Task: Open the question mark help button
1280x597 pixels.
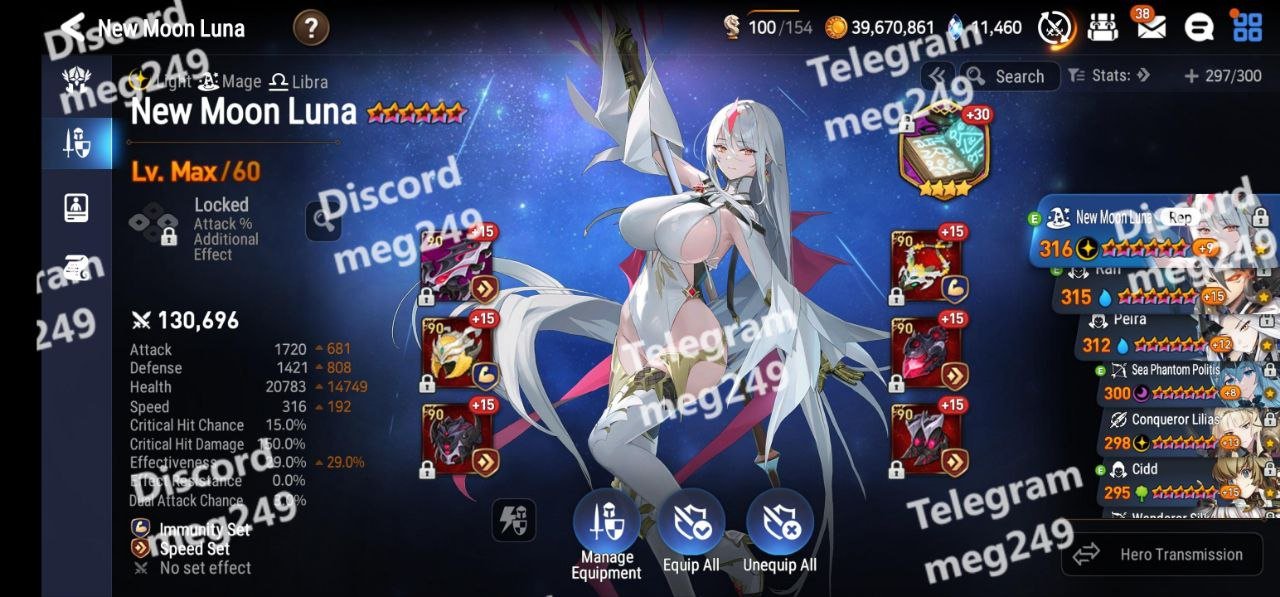Action: (311, 28)
